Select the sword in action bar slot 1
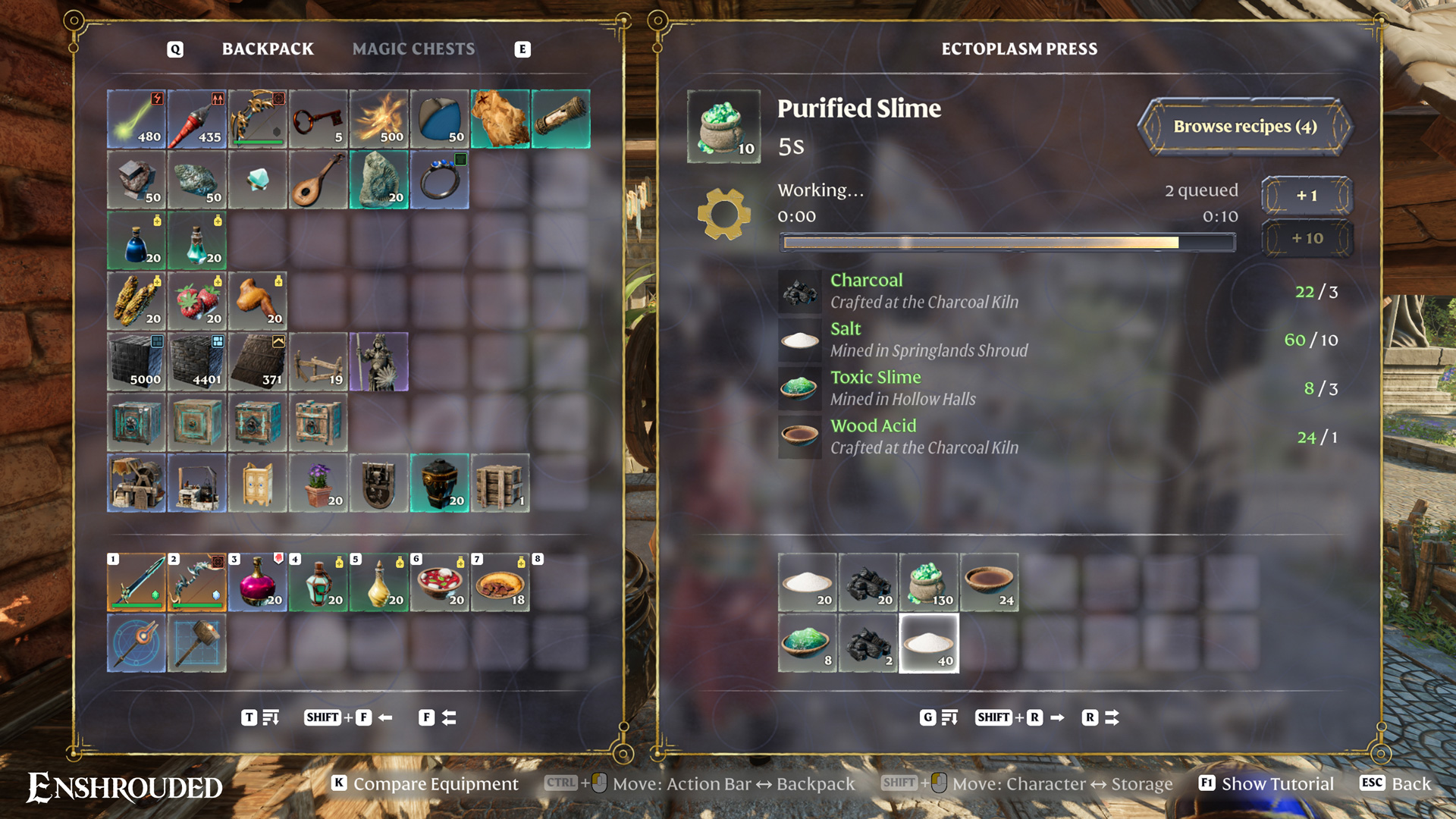This screenshot has width=1456, height=819. pos(136,582)
